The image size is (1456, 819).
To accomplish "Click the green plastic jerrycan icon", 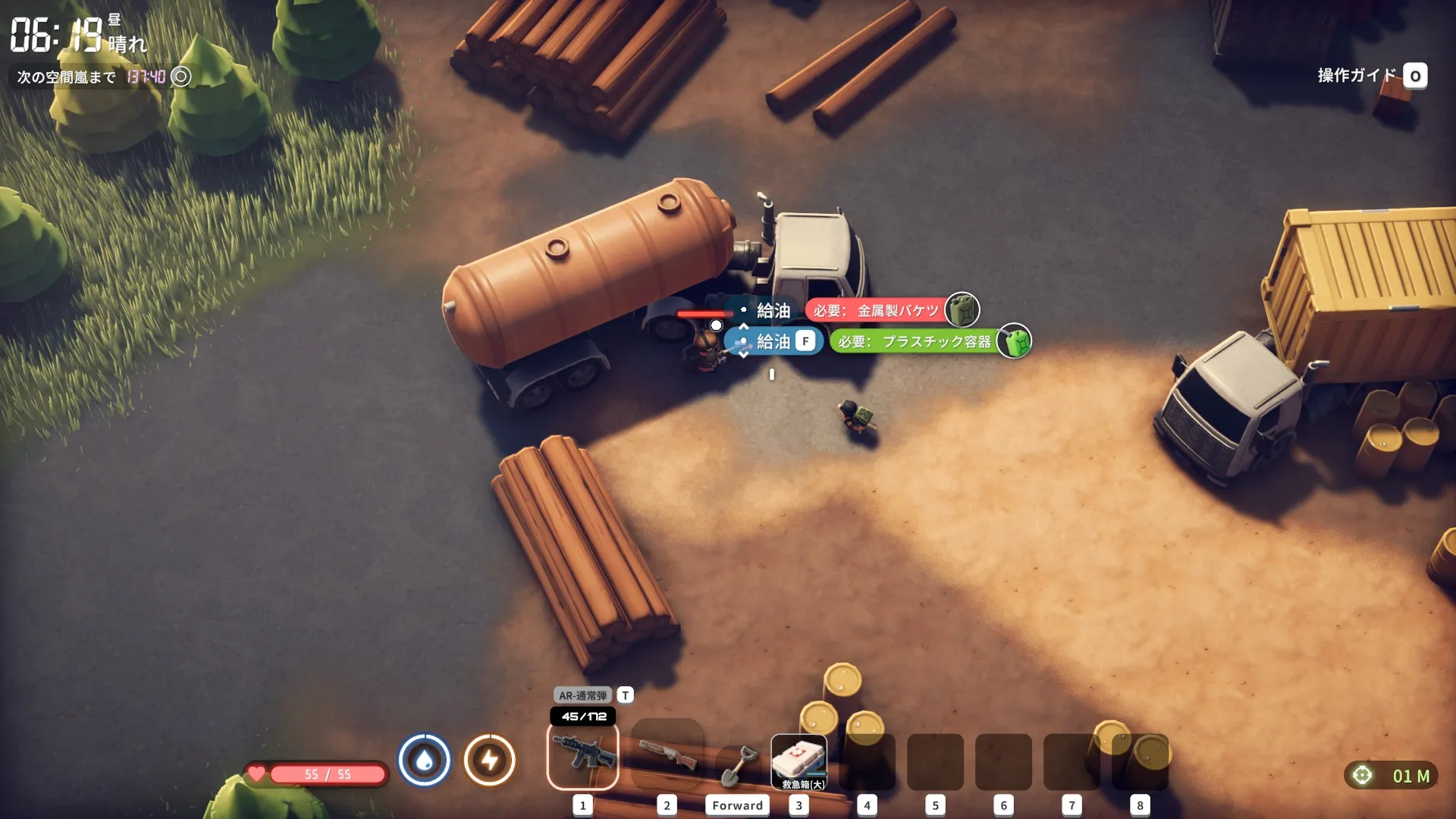I will [x=1015, y=342].
